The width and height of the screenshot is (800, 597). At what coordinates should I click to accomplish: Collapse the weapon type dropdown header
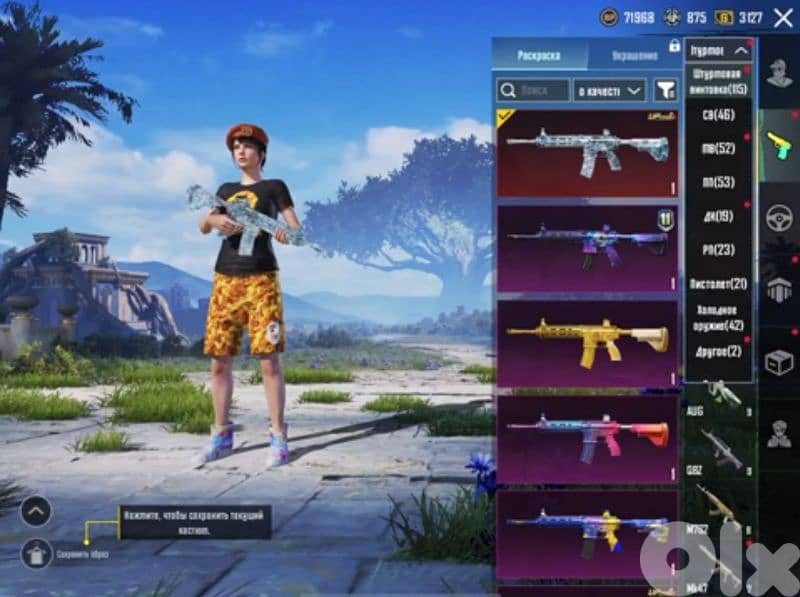tap(719, 49)
